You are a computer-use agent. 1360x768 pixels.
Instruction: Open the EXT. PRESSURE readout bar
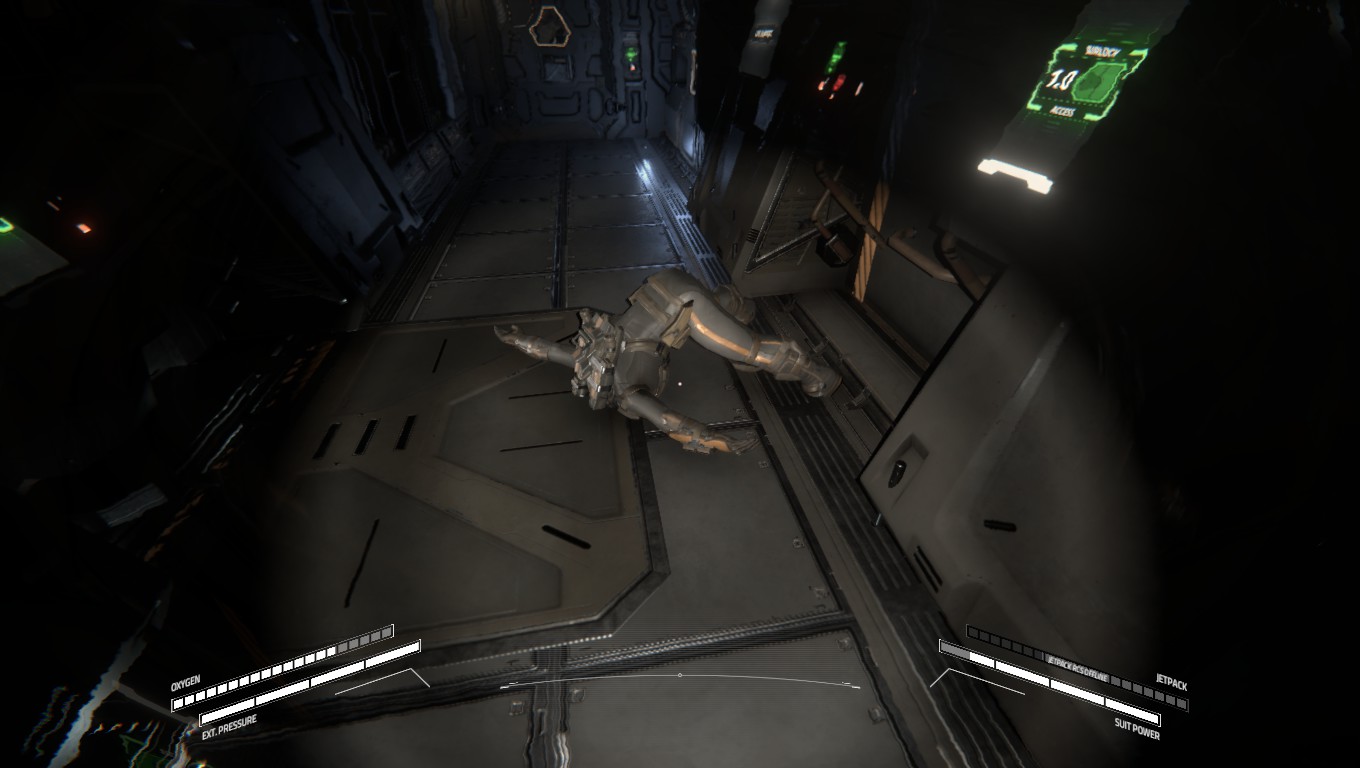tap(300, 692)
